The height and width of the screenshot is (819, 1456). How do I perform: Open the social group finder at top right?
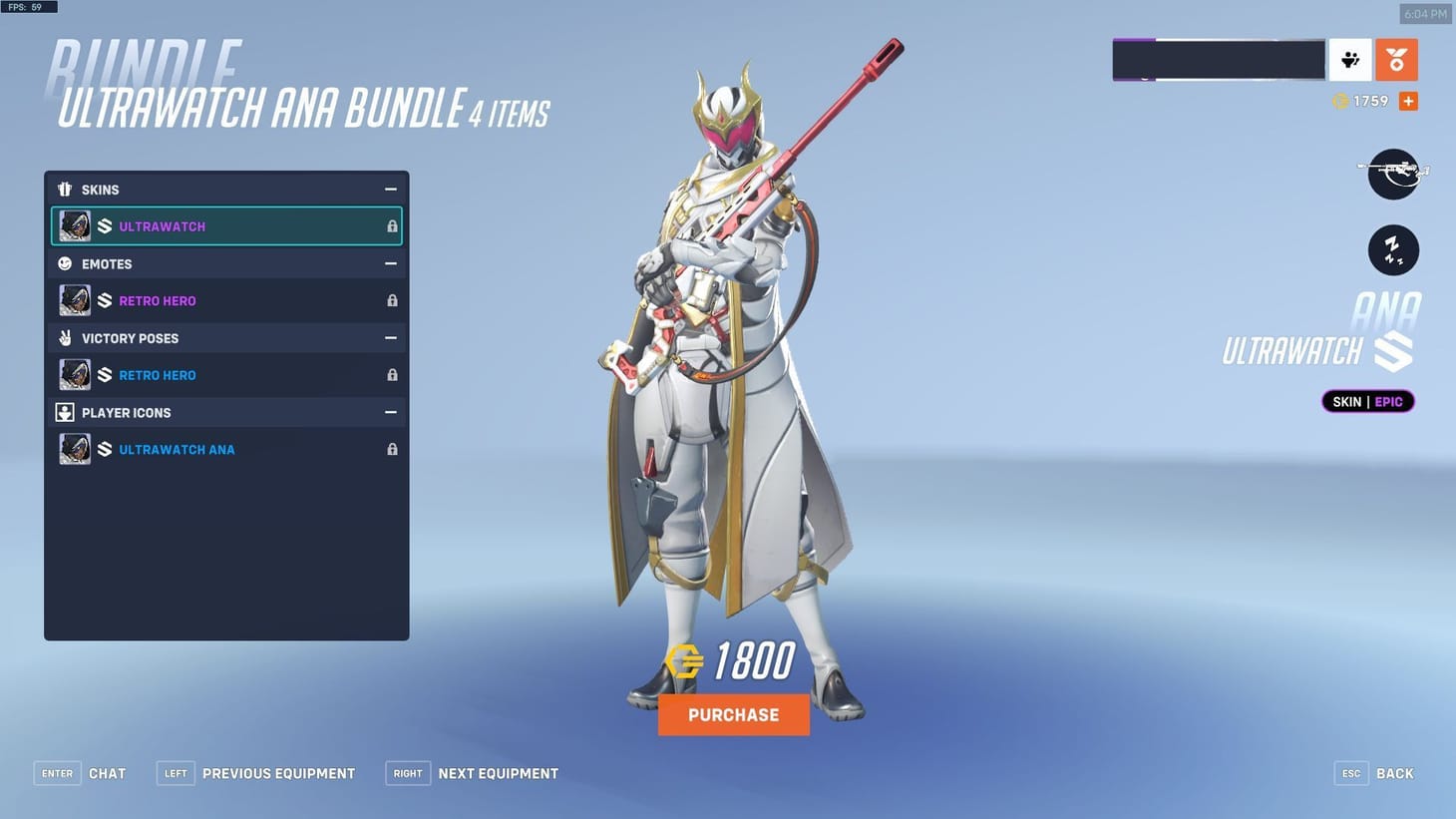pos(1351,60)
